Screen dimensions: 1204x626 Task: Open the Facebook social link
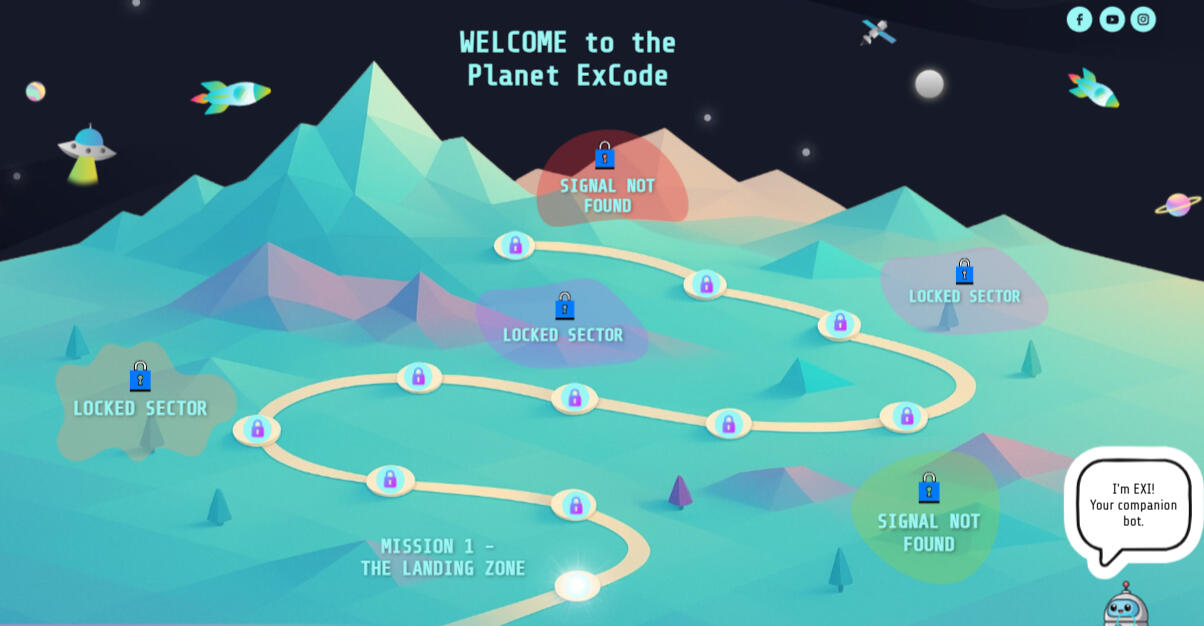coord(1079,19)
